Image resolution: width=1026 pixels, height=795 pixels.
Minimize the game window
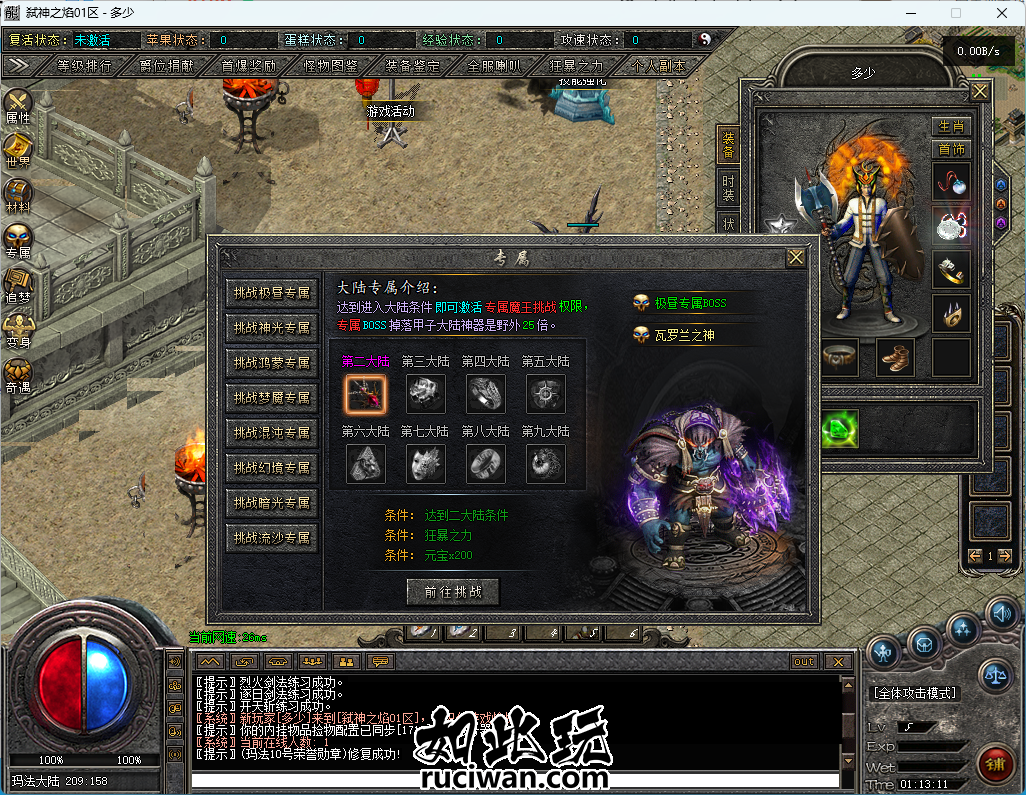point(909,13)
